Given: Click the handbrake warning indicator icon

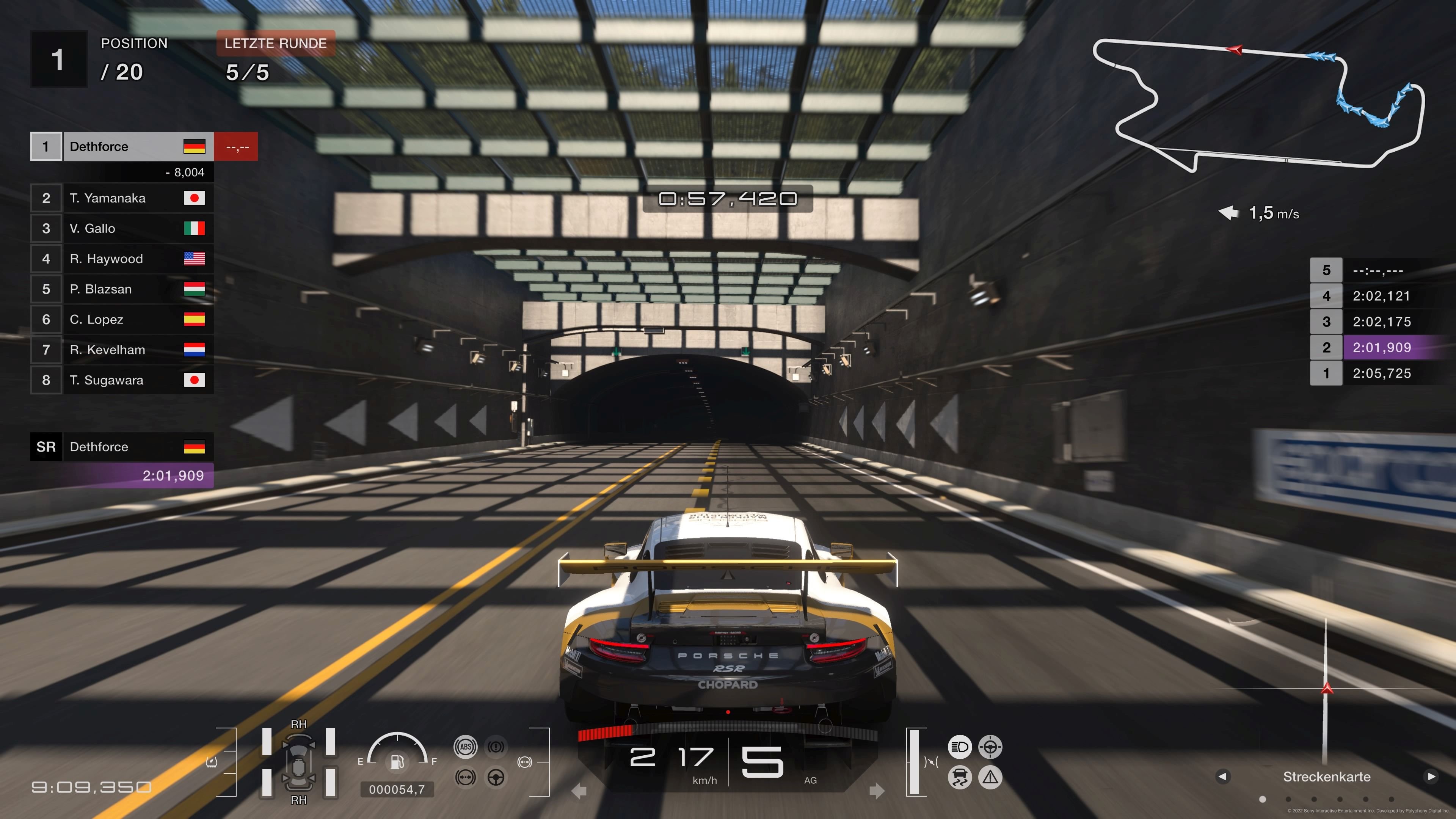Looking at the screenshot, I should [496, 747].
